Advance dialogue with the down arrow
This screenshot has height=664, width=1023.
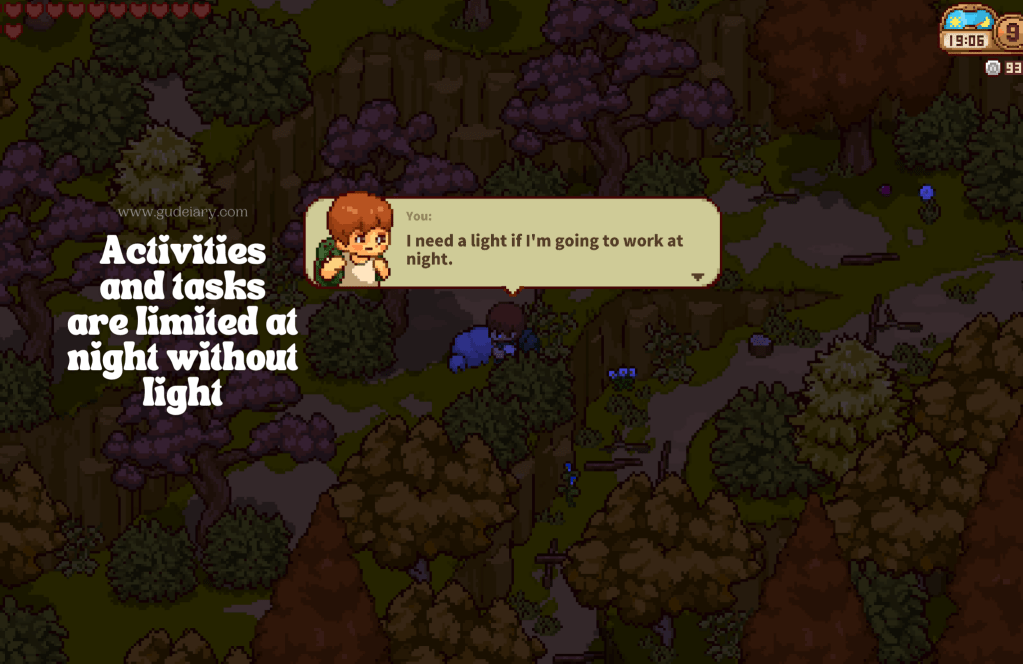coord(698,277)
